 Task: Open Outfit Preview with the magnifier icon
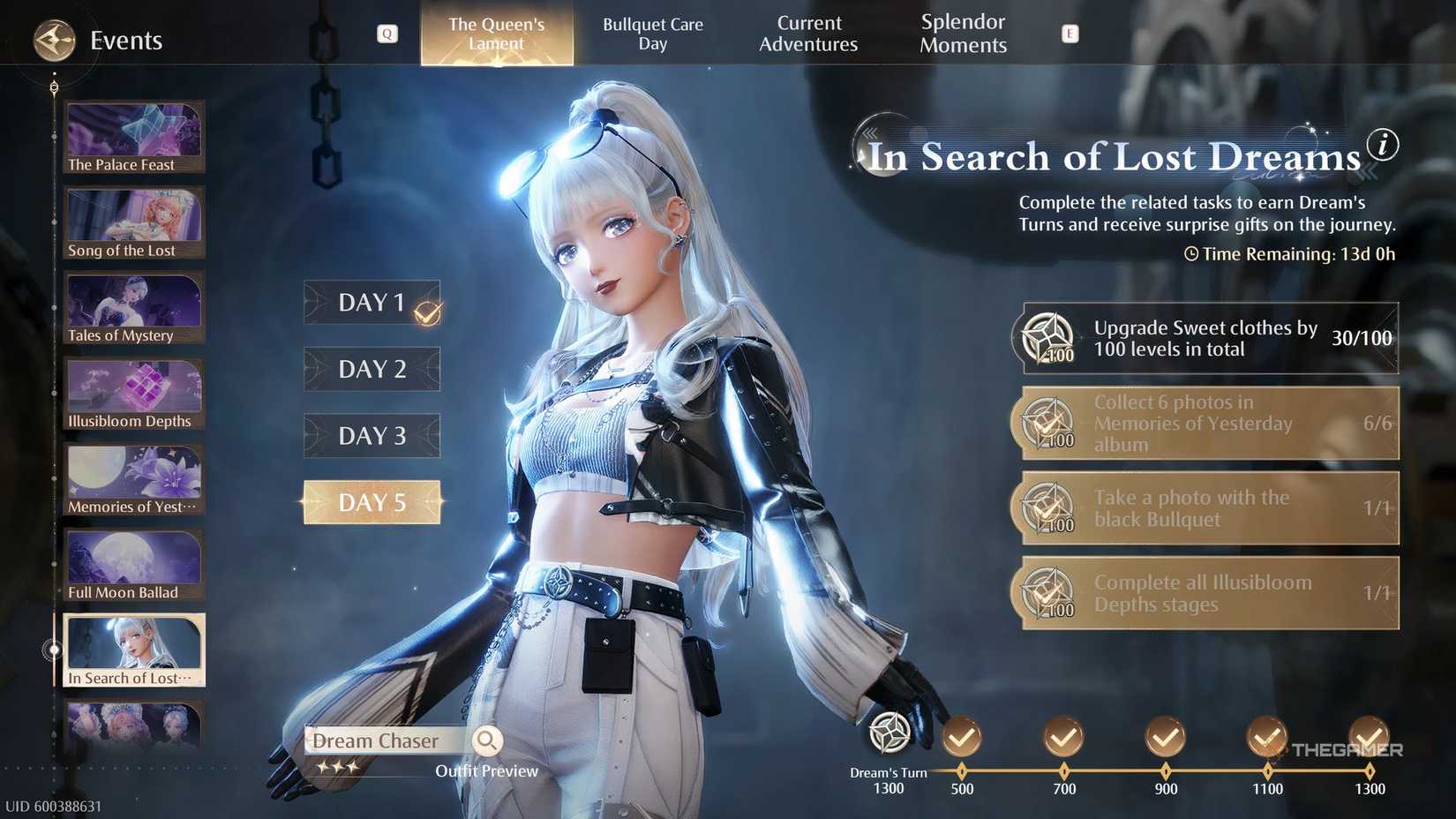point(487,741)
